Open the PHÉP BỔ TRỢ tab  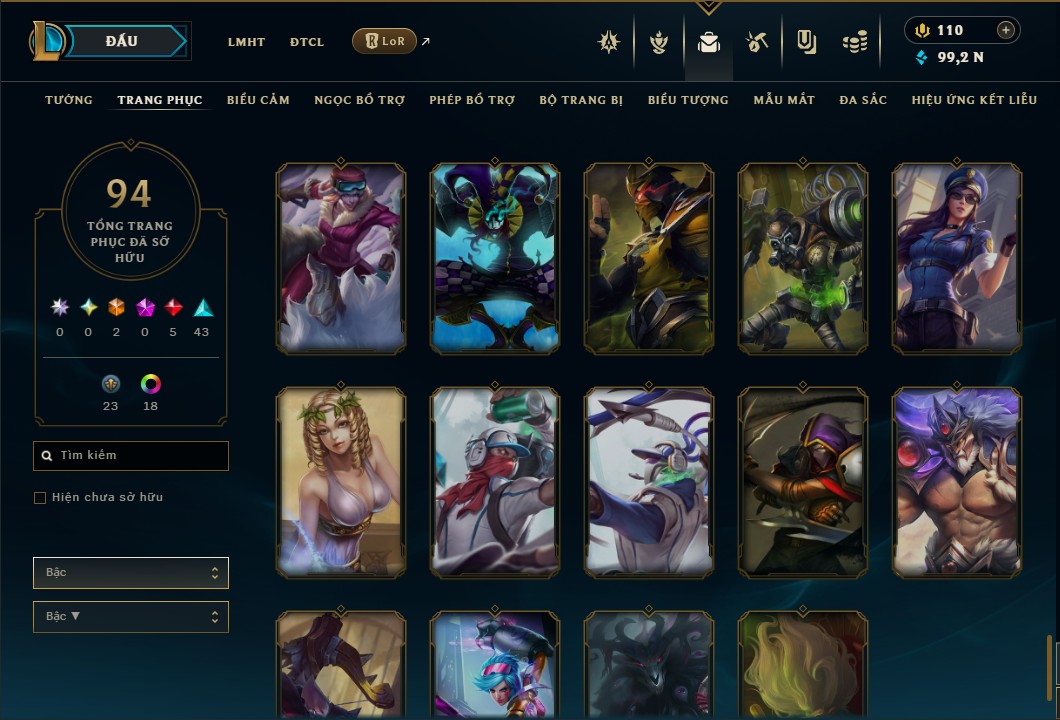coord(472,100)
